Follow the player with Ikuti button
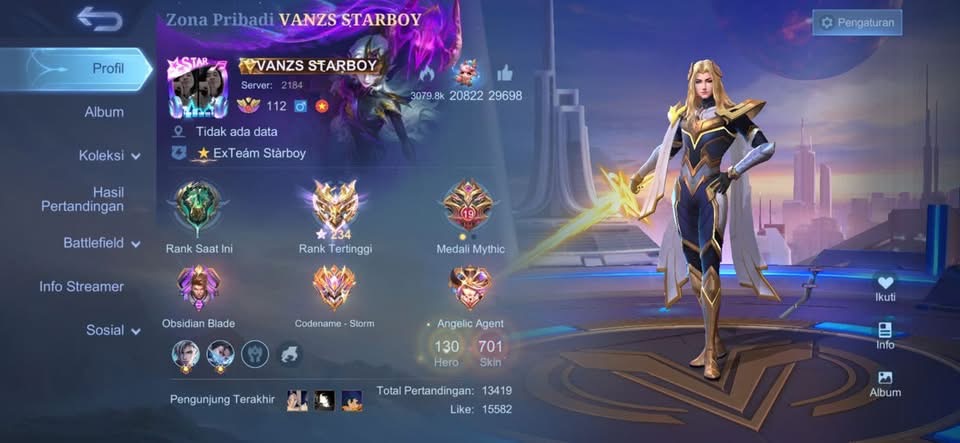The height and width of the screenshot is (443, 960). (x=885, y=288)
